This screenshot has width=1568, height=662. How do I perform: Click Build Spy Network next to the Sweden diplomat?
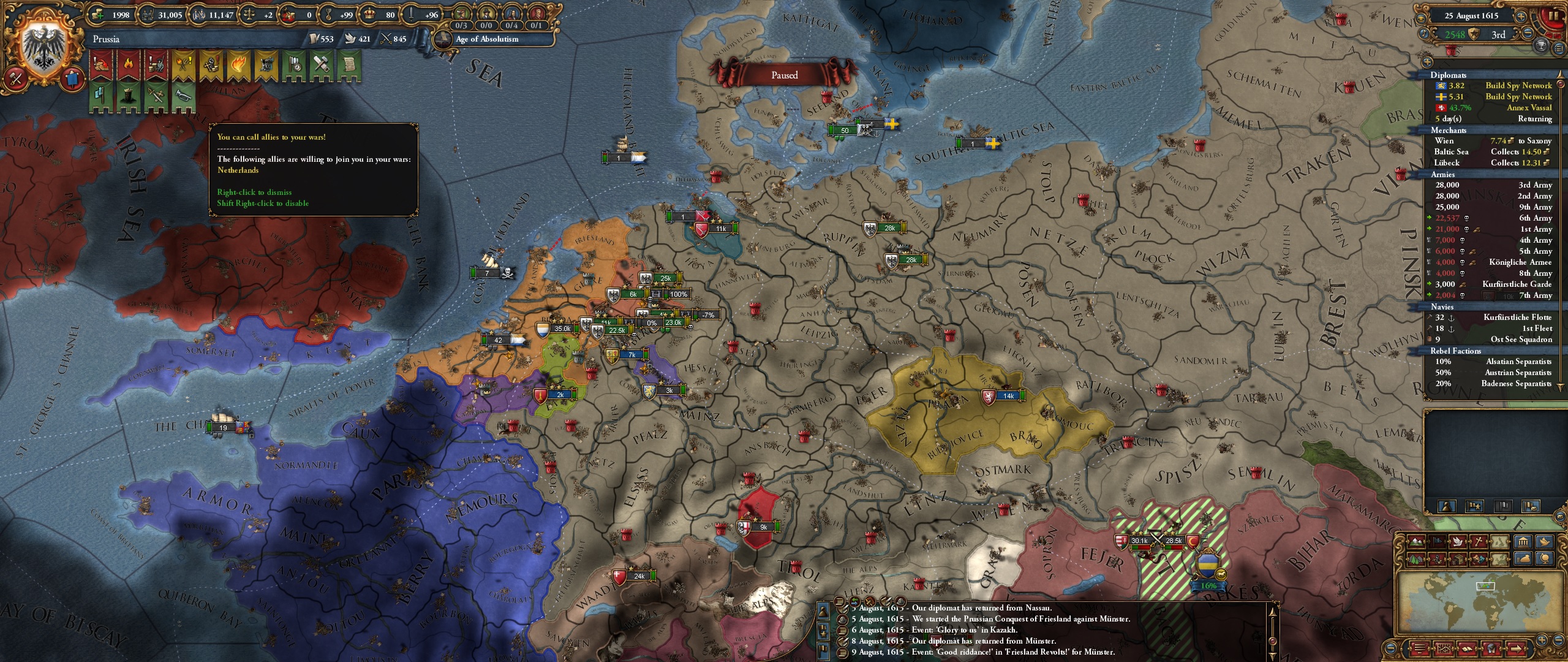pos(1525,96)
